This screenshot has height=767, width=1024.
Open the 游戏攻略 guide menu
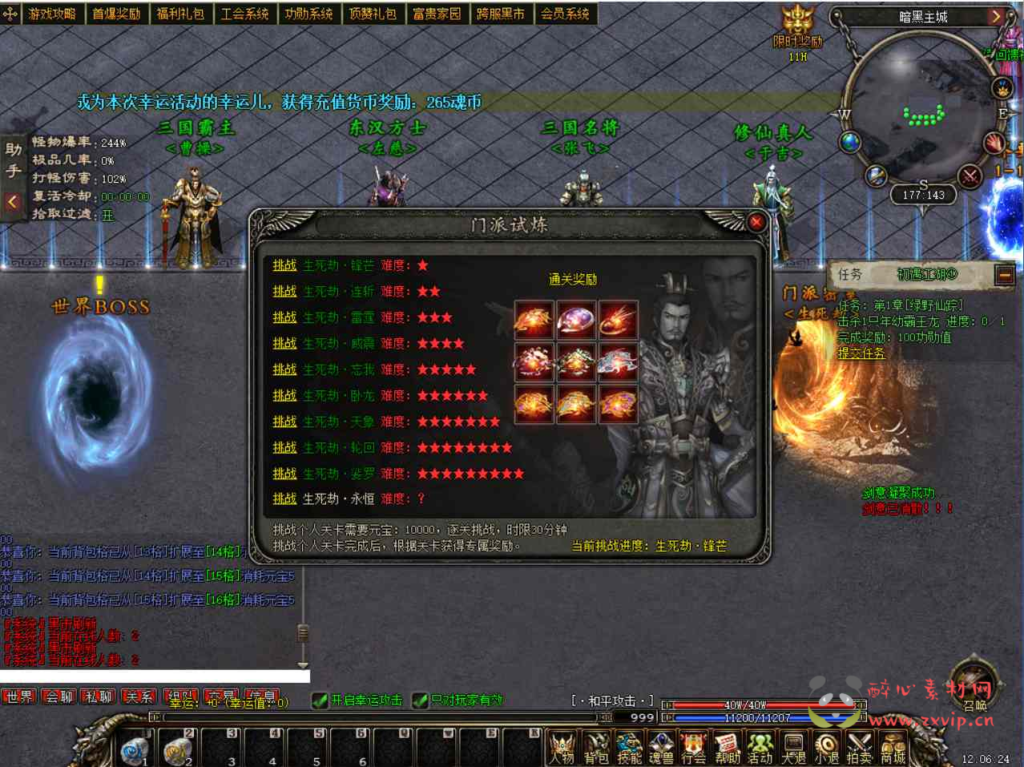point(52,14)
